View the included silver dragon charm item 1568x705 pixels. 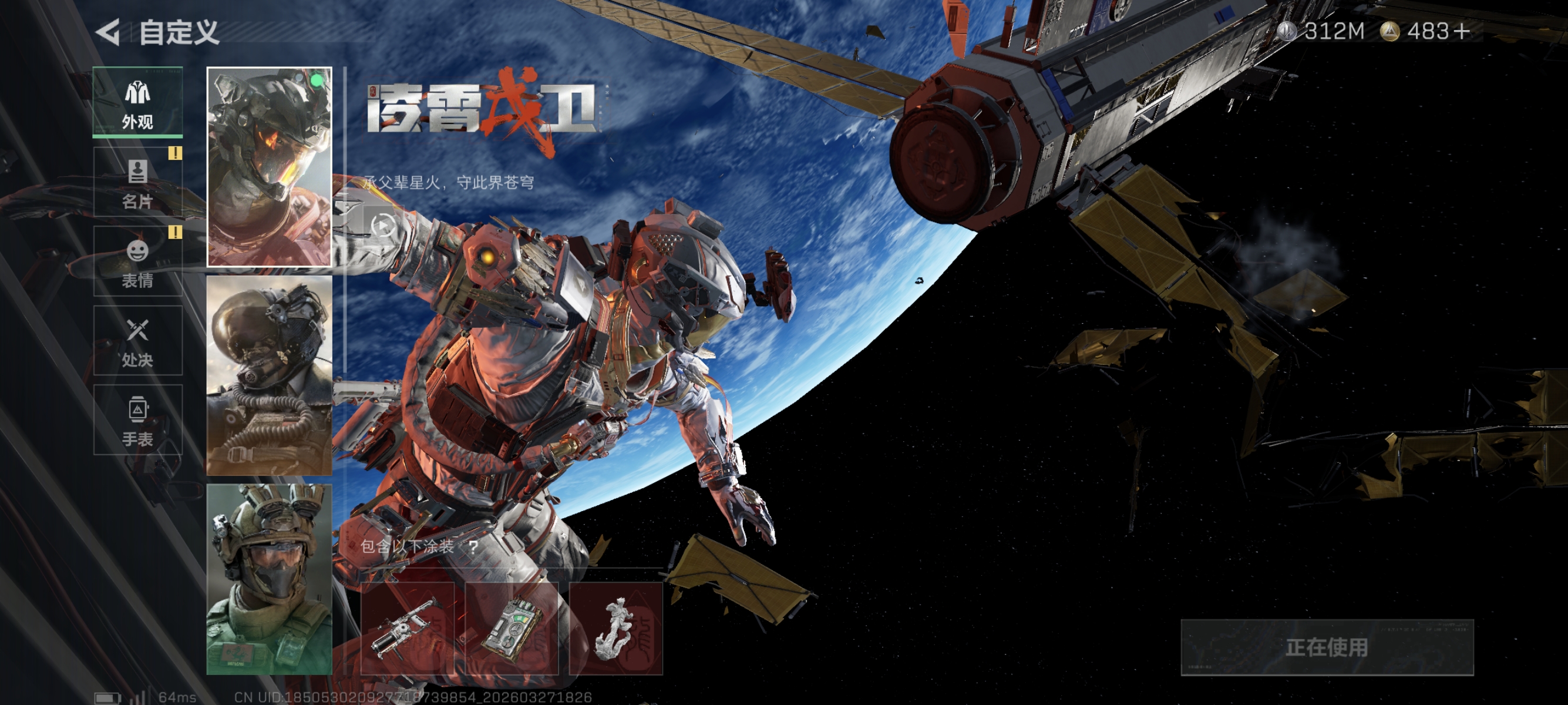pyautogui.click(x=615, y=628)
